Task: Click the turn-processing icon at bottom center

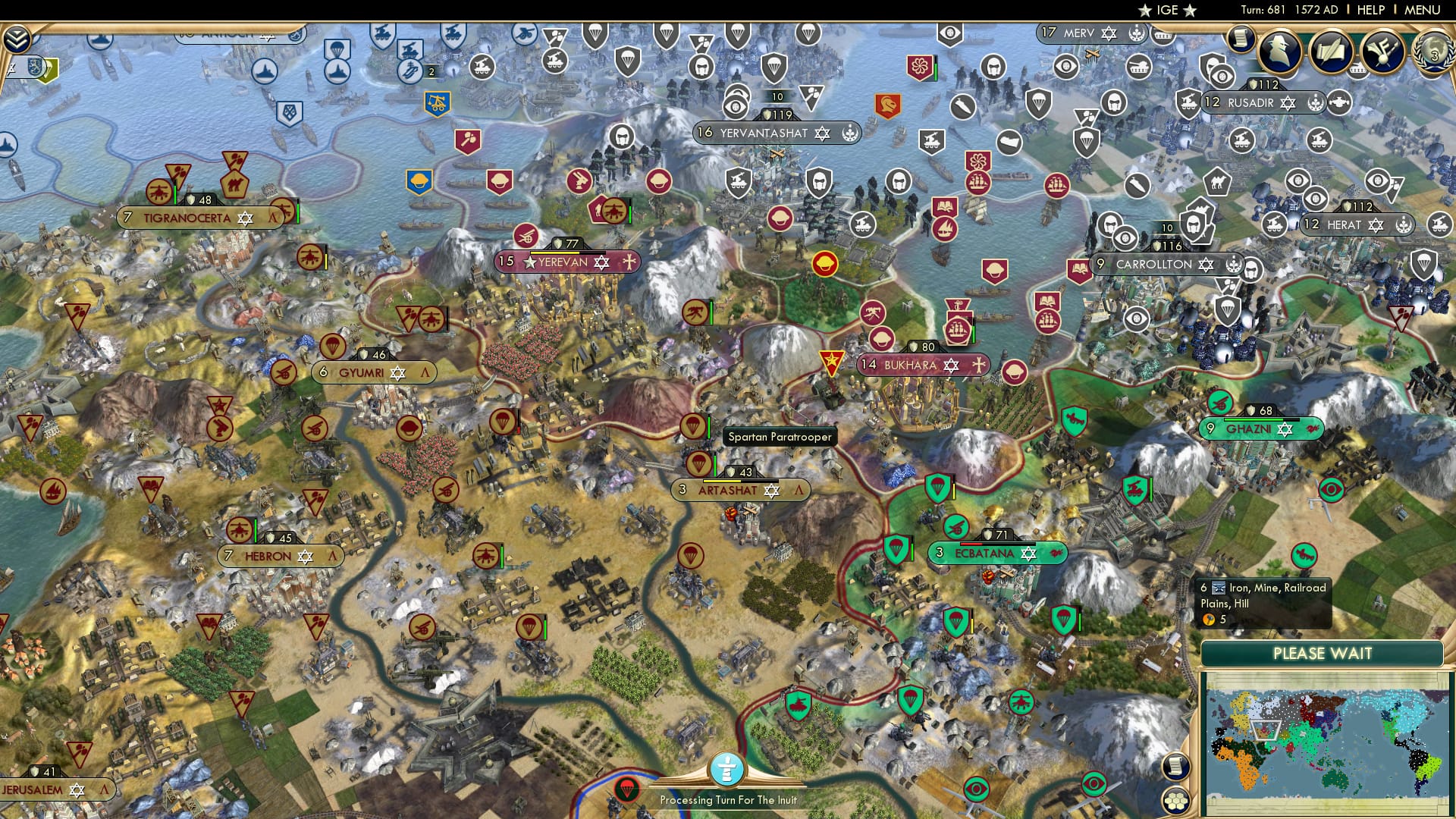Action: tap(727, 768)
